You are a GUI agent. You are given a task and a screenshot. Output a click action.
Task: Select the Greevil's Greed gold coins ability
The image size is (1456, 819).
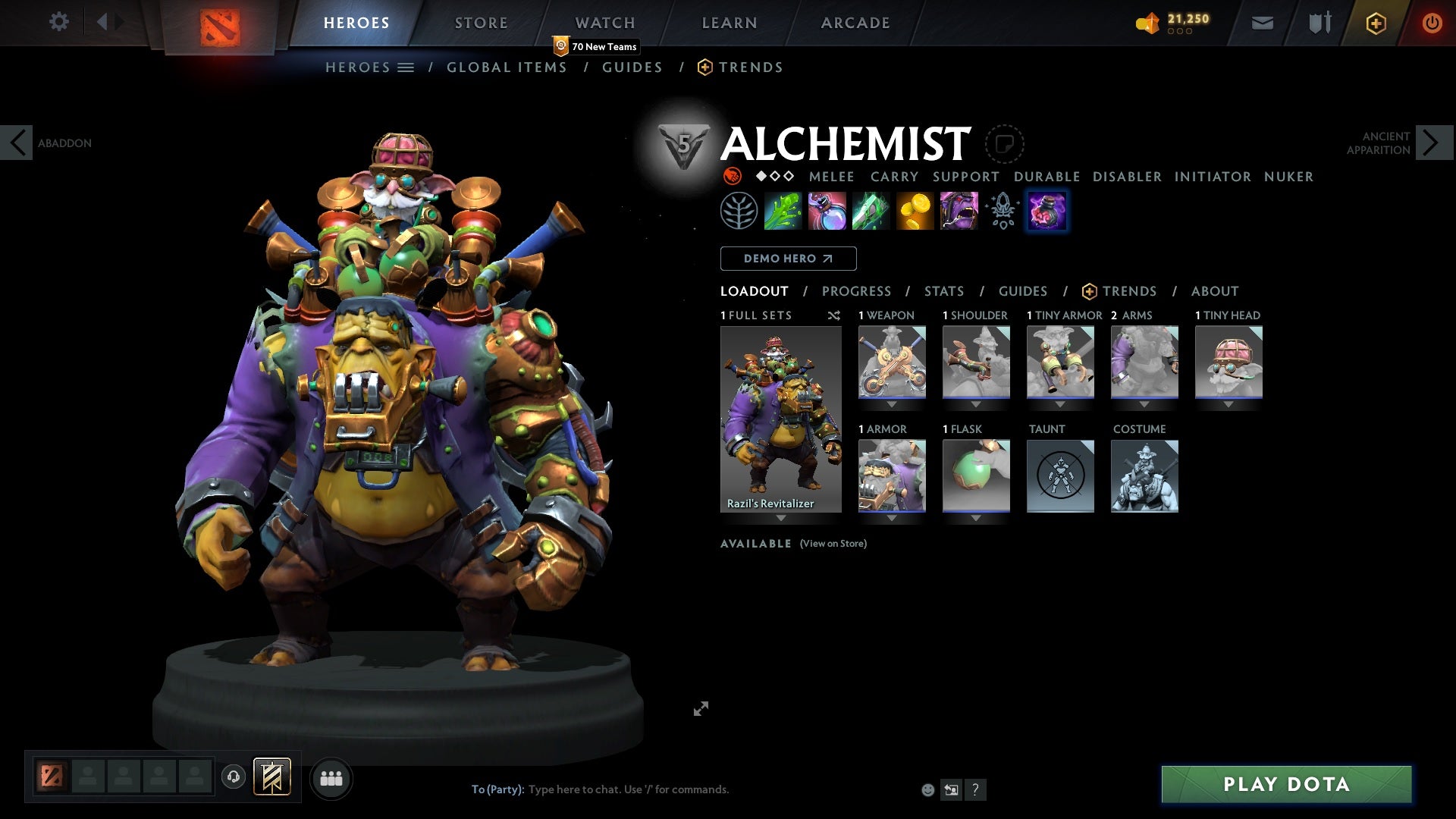(x=915, y=211)
